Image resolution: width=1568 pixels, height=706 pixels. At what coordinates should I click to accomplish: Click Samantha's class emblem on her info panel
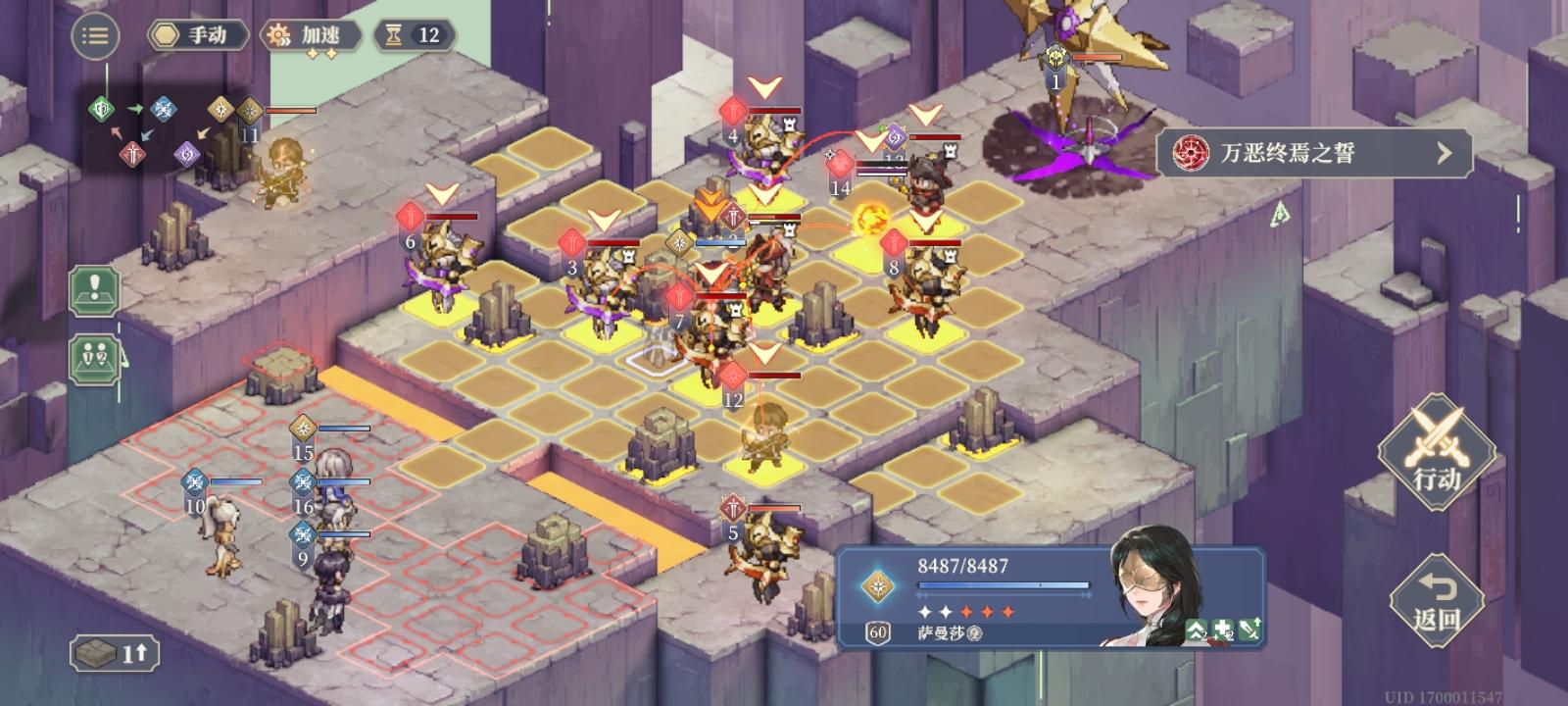878,585
